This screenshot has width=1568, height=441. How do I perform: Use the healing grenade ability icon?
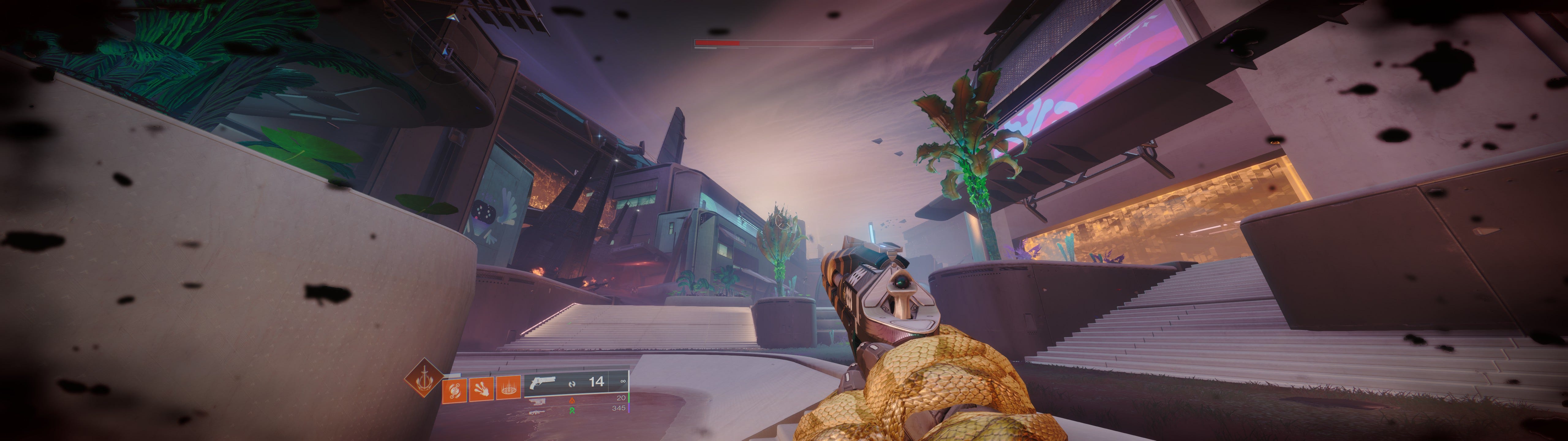pos(454,390)
